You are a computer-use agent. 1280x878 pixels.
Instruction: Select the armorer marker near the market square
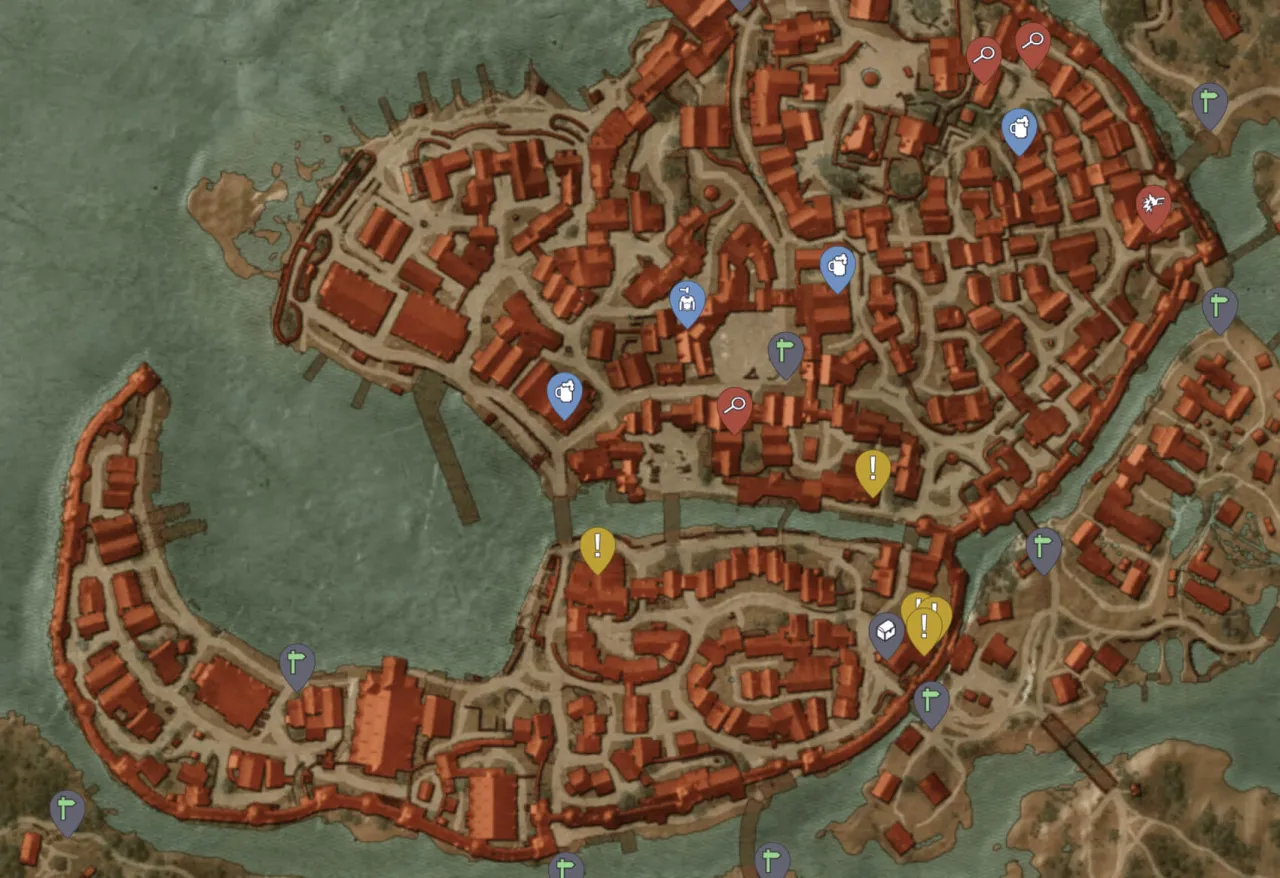(x=685, y=299)
